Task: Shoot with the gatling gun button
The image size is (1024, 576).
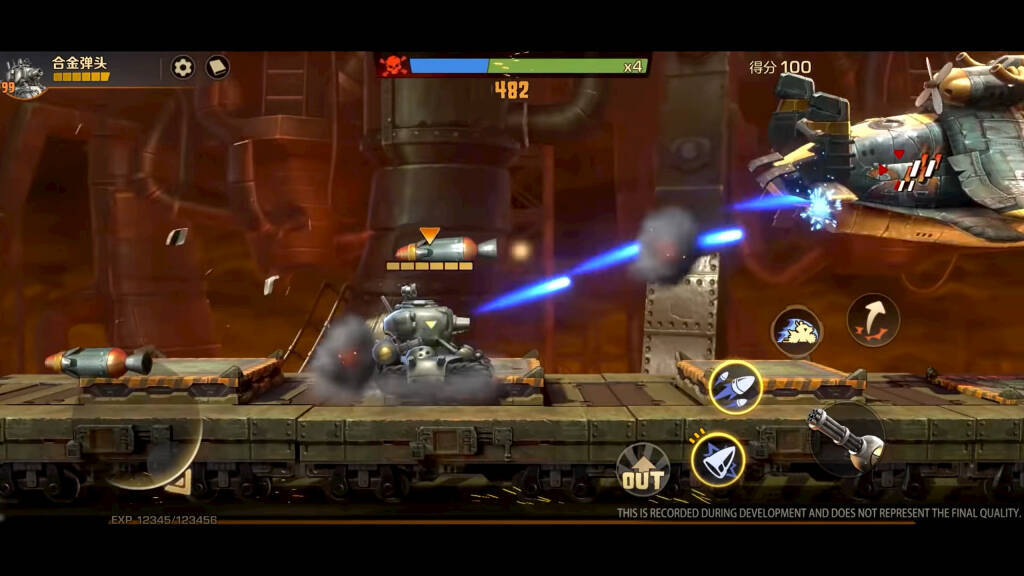Action: coord(845,439)
